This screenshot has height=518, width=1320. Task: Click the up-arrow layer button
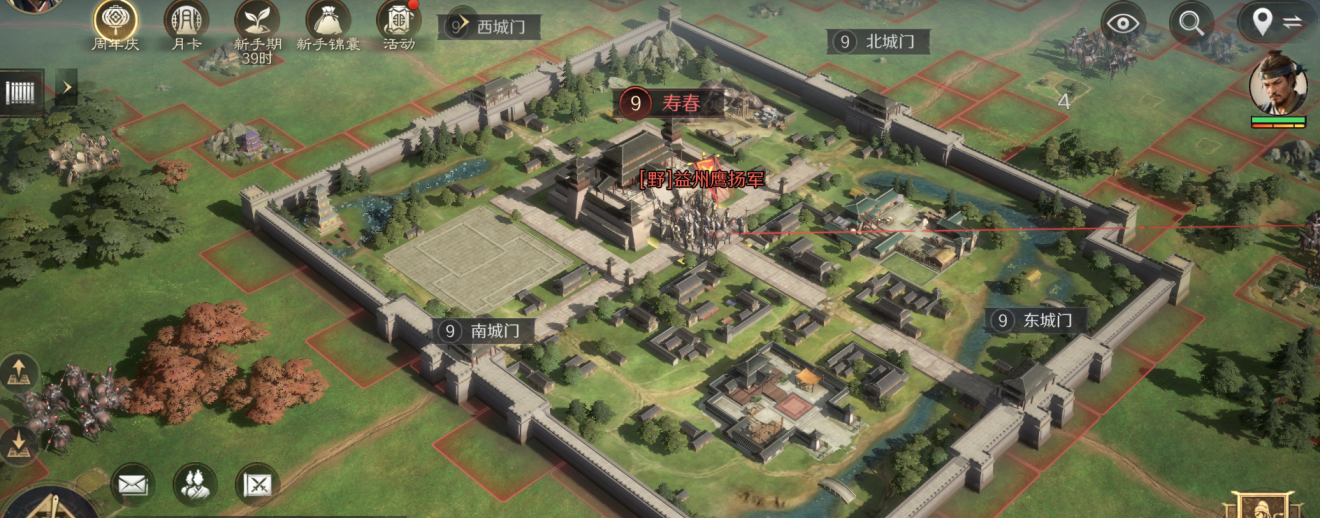(x=20, y=374)
